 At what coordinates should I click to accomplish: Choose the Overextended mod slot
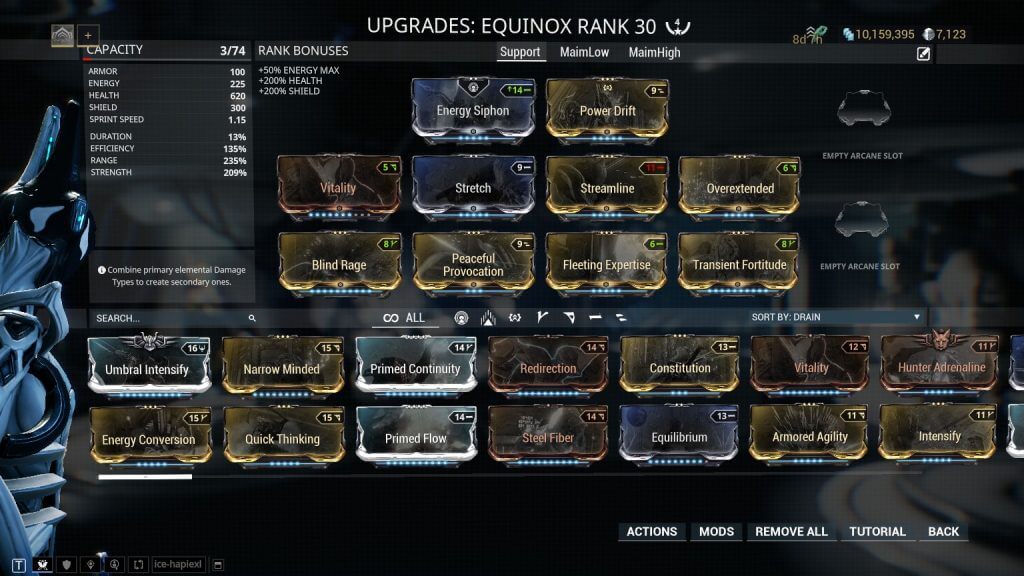pyautogui.click(x=740, y=186)
